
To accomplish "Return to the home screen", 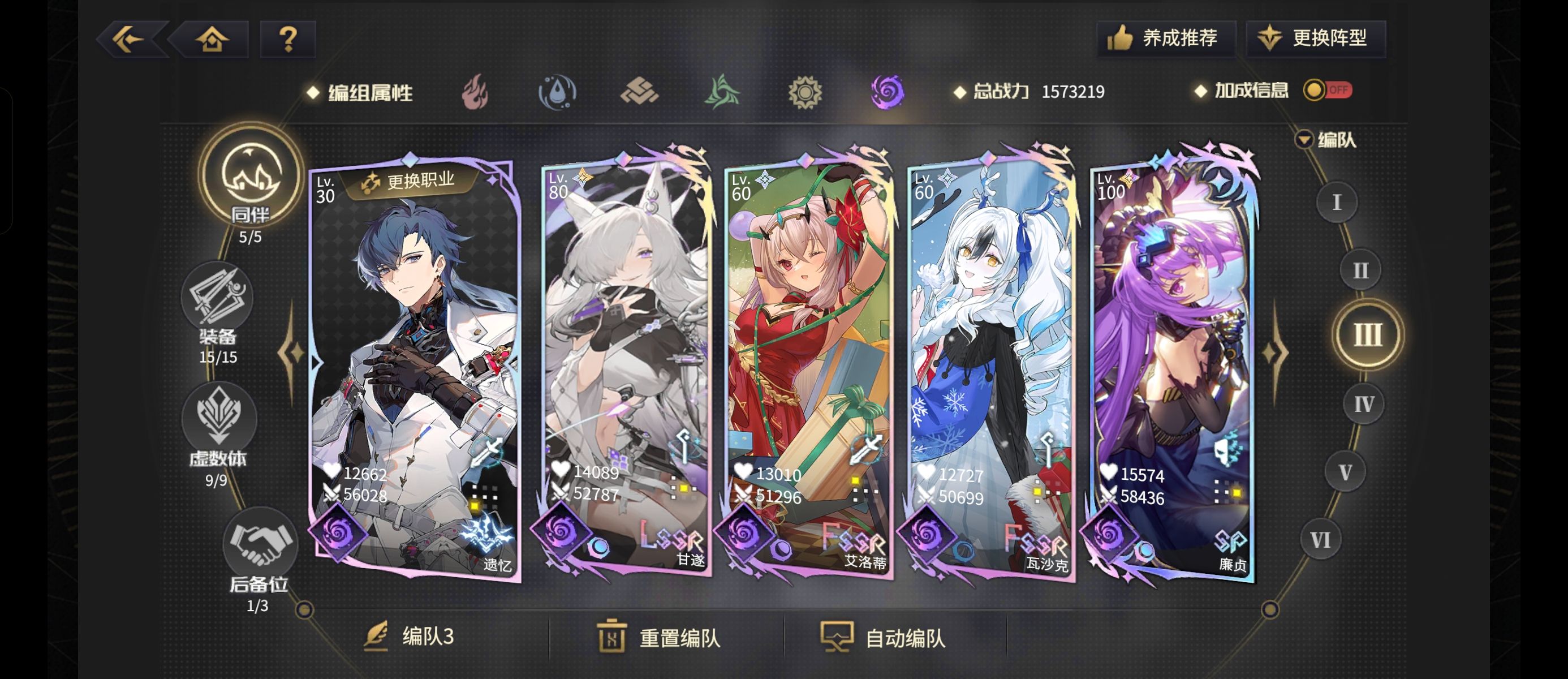I will tap(212, 40).
